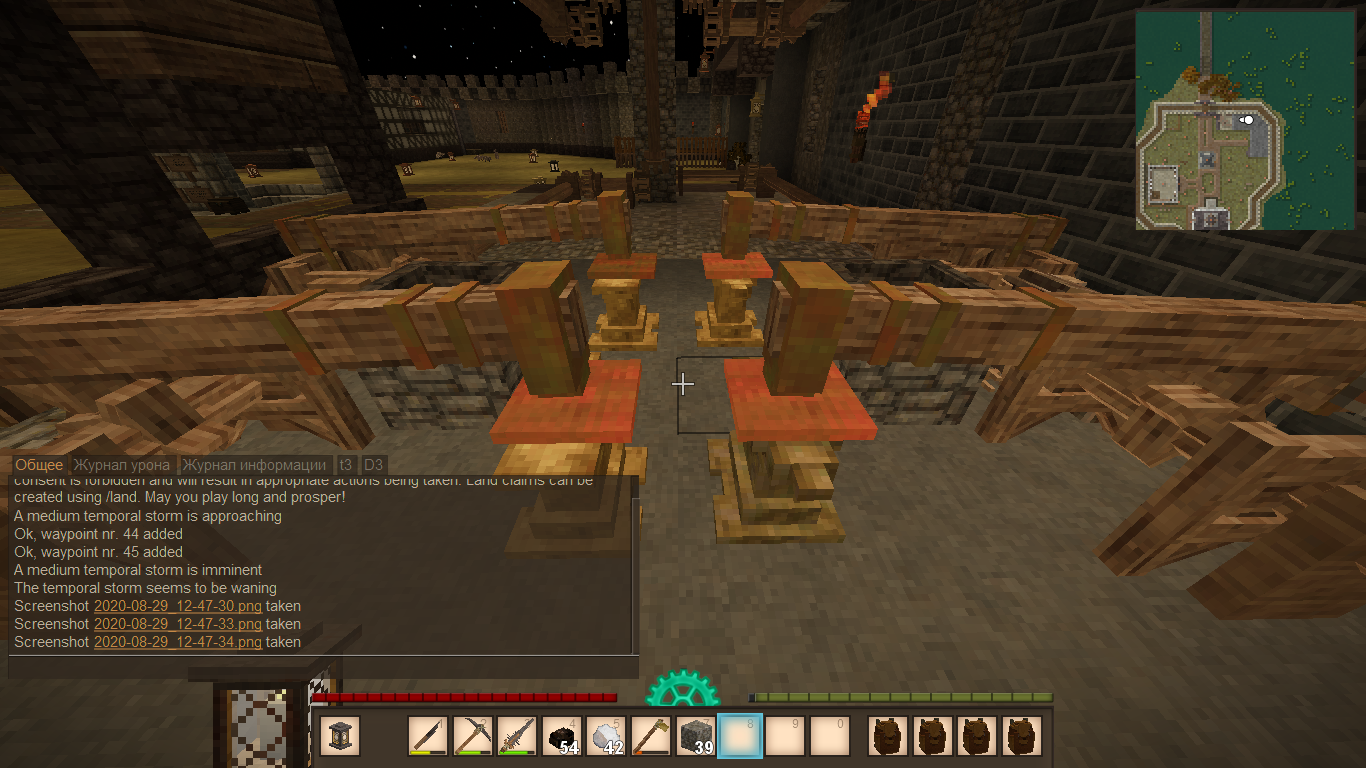
Task: Select the lantern offhand slot
Action: [340, 736]
